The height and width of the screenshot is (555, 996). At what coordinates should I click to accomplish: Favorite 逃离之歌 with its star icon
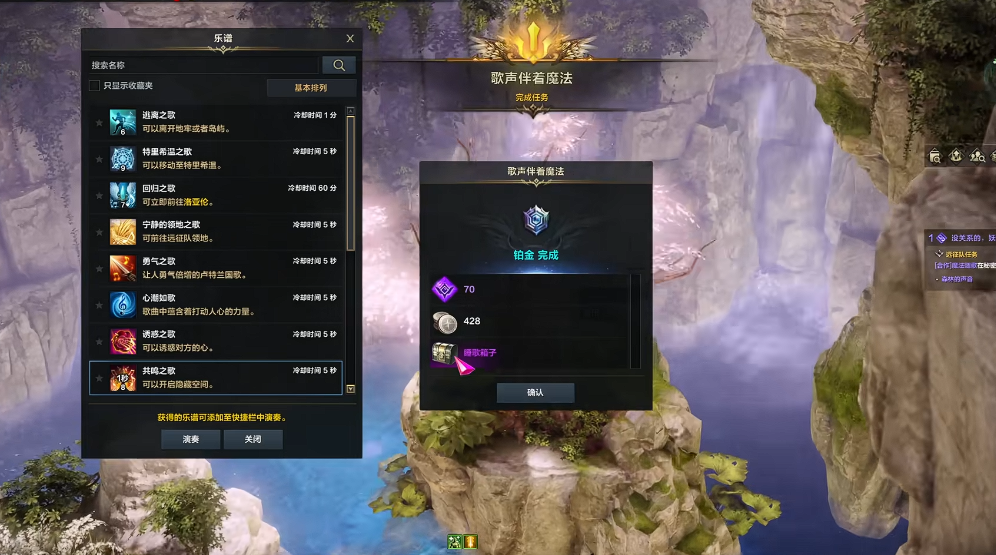[x=98, y=122]
